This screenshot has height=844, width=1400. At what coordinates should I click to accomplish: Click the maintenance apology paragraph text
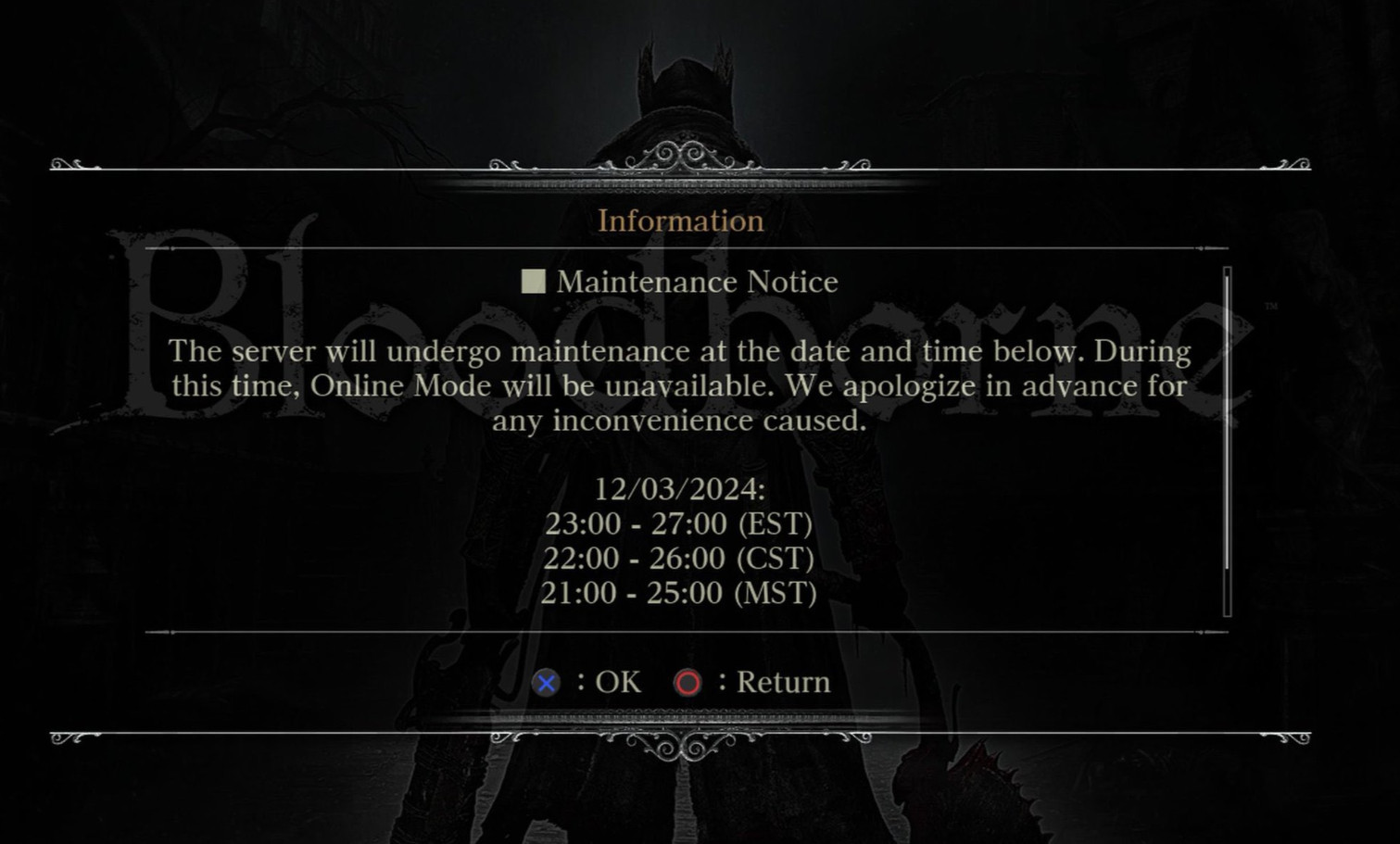tap(679, 385)
